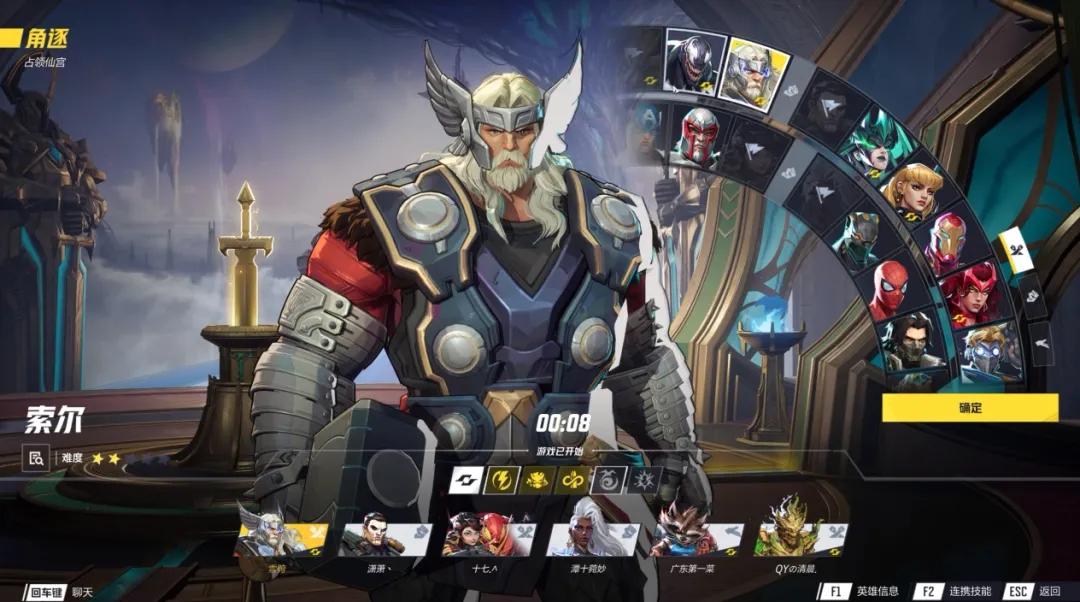Screen dimensions: 1080x602
Task: Select the white highlighted team-up ability icon
Action: [x=465, y=480]
